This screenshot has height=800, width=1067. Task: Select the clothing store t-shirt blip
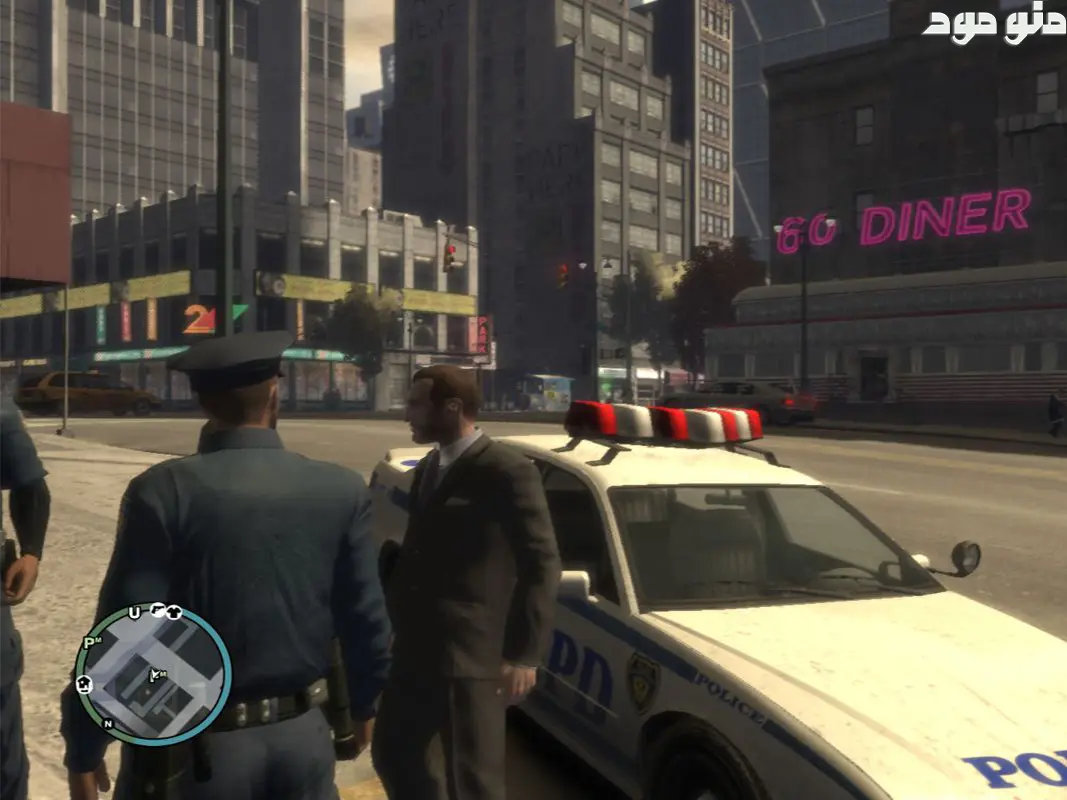tap(174, 612)
